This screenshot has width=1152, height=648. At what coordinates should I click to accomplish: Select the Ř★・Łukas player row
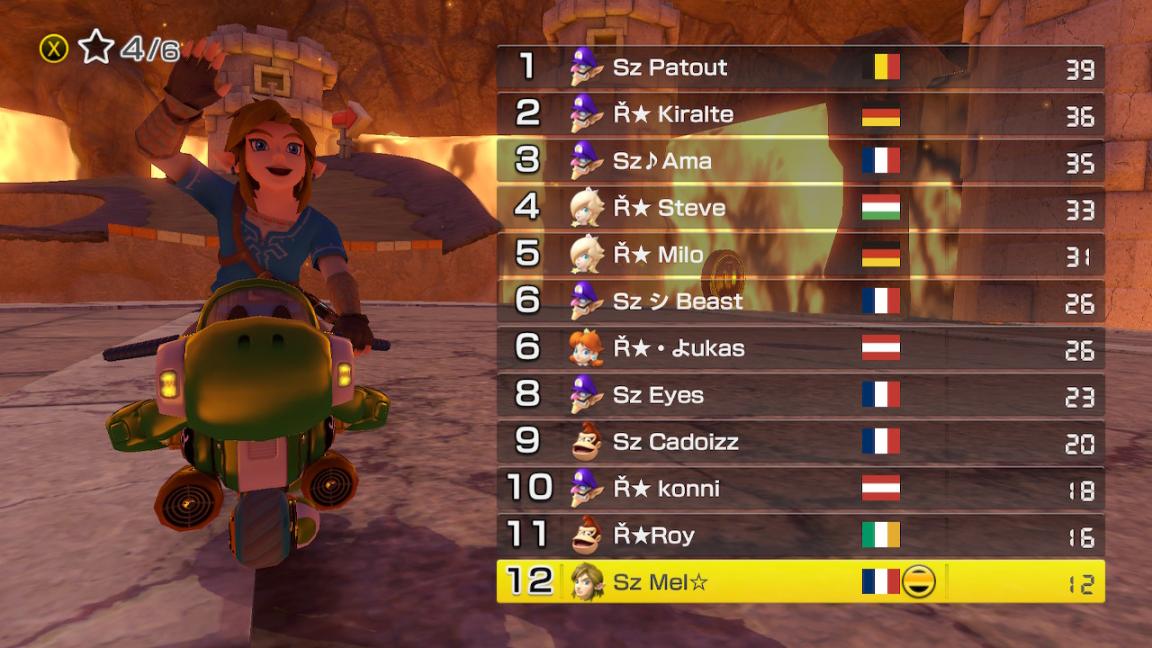coord(800,348)
